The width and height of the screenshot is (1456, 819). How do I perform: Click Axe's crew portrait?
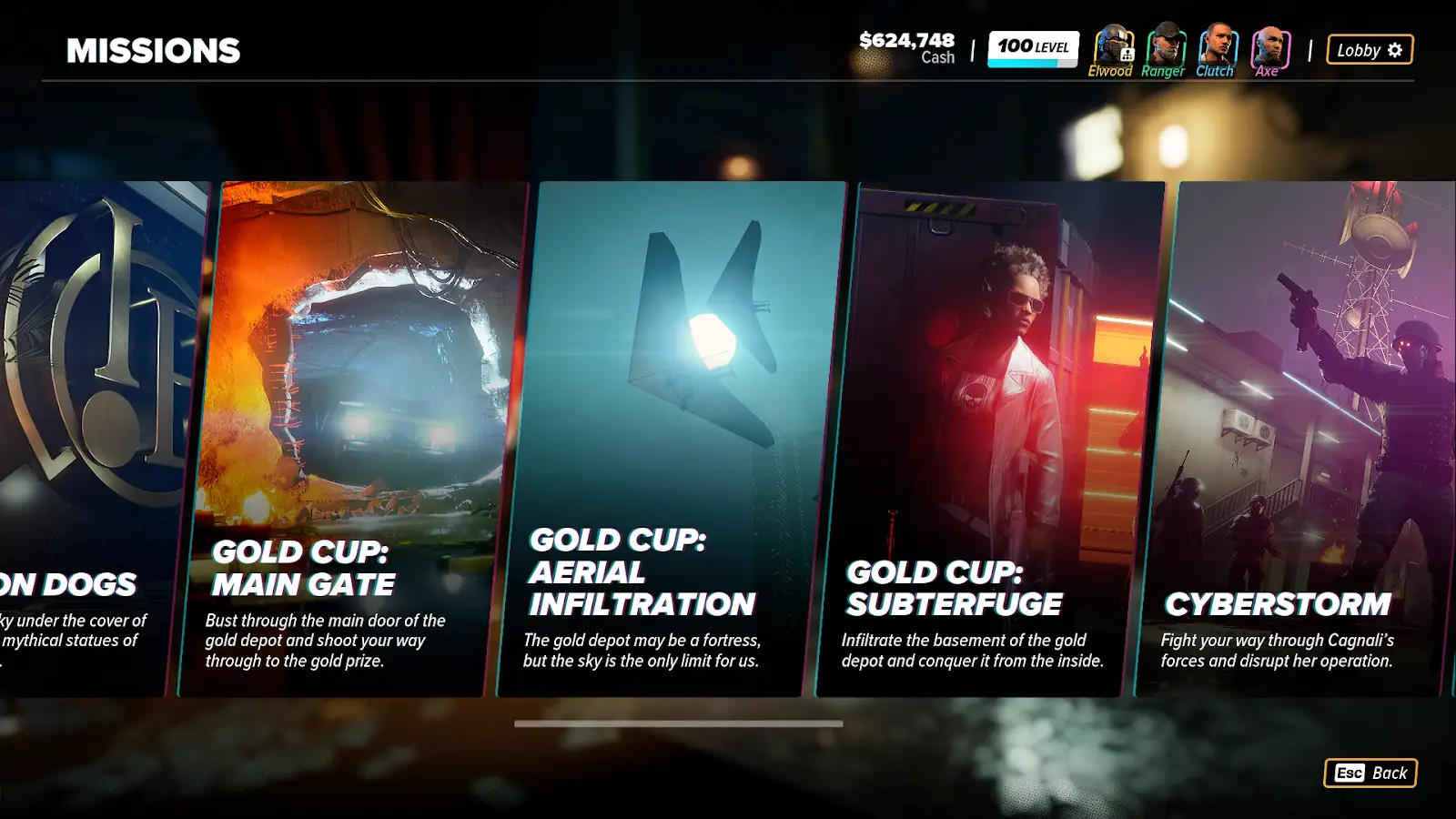1269,45
